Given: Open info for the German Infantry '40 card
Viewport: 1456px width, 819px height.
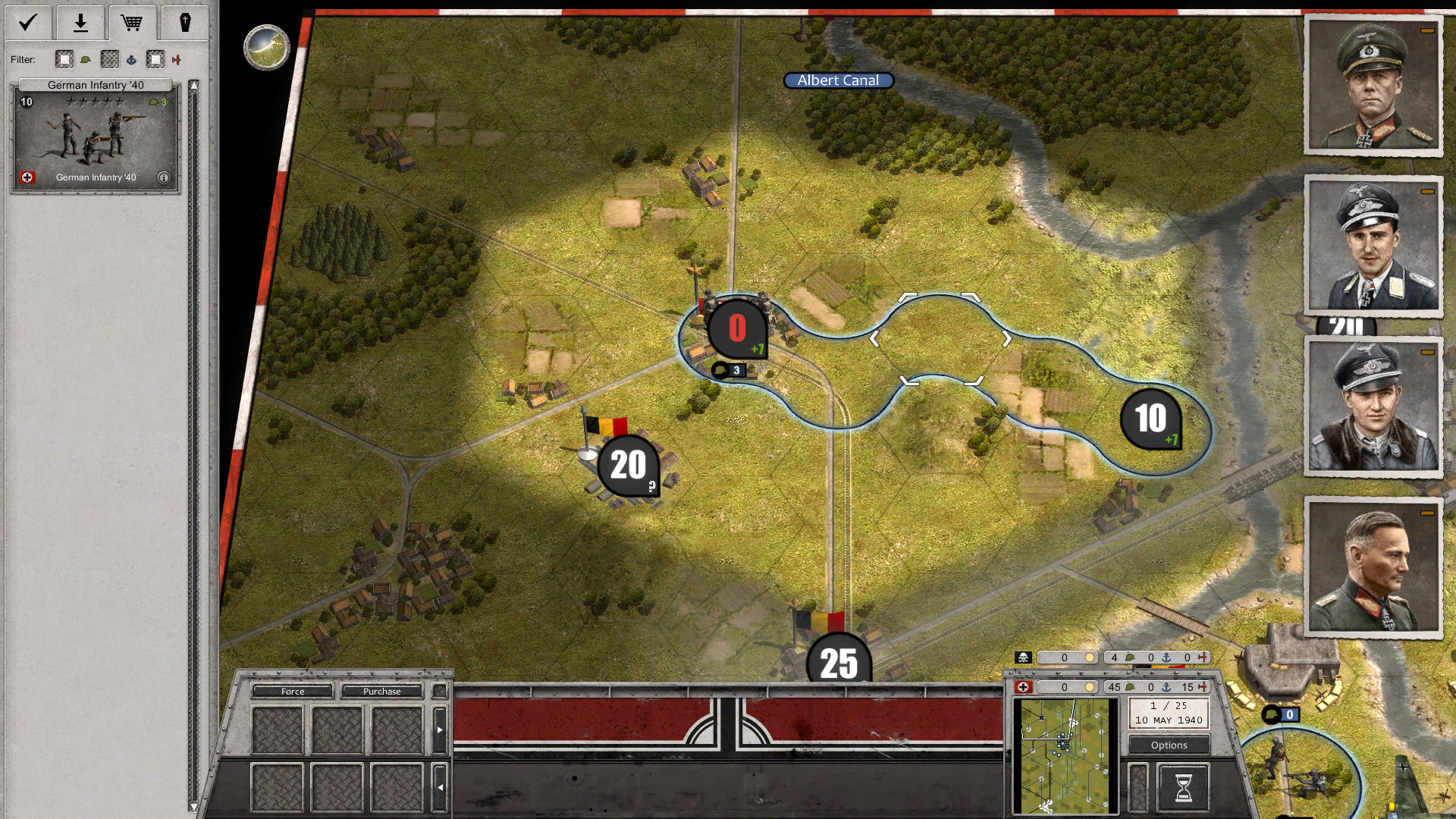Looking at the screenshot, I should coord(165,177).
